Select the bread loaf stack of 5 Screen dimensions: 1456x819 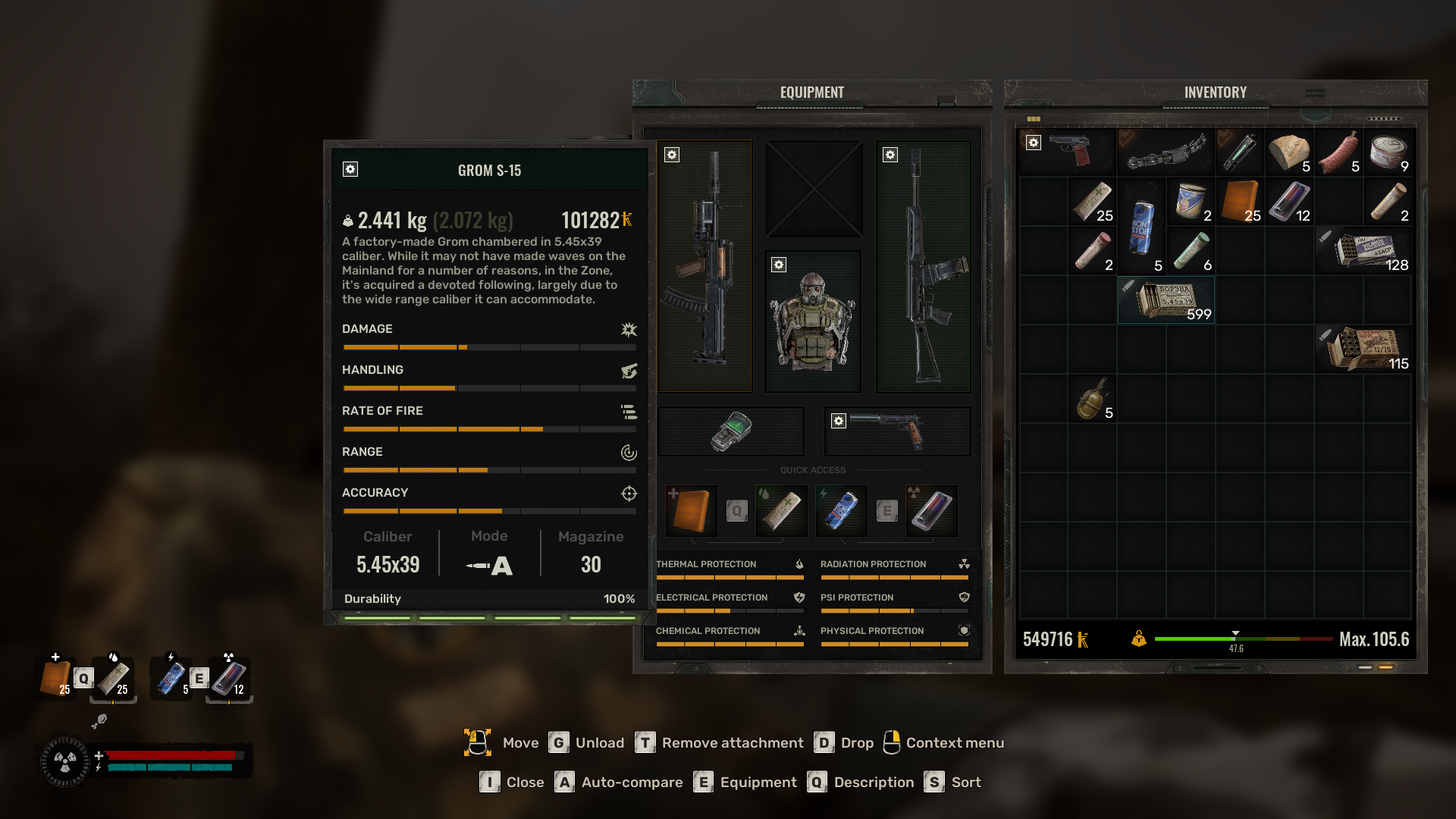[1289, 152]
